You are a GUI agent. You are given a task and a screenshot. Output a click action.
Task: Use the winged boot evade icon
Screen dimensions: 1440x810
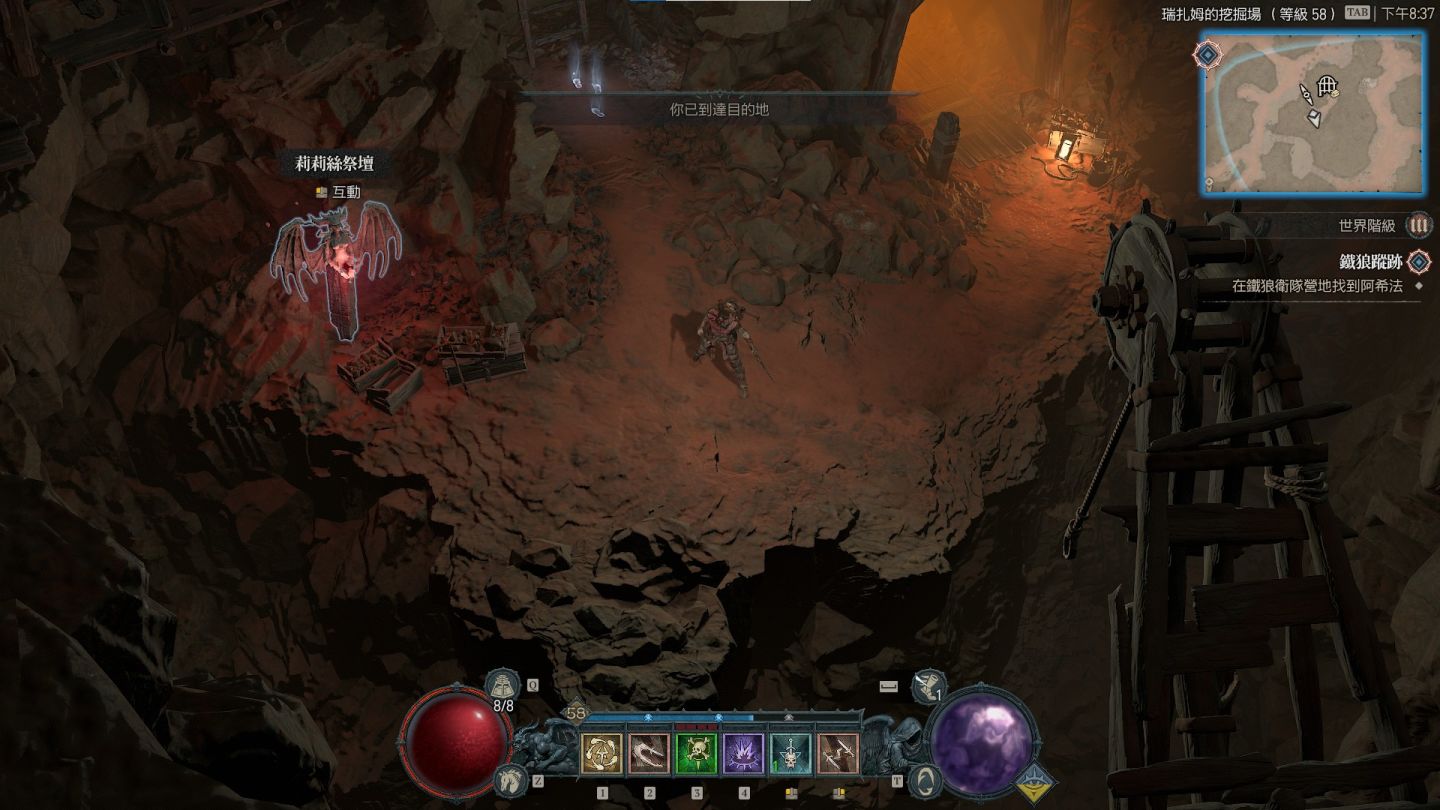(x=928, y=686)
